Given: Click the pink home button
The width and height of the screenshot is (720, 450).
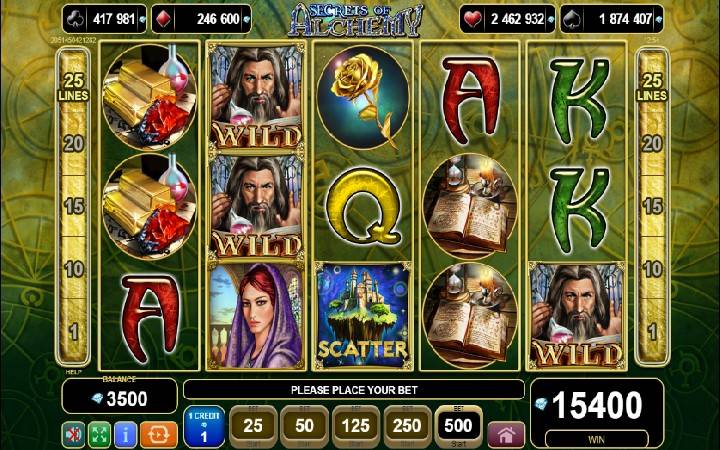Looking at the screenshot, I should coord(506,435).
